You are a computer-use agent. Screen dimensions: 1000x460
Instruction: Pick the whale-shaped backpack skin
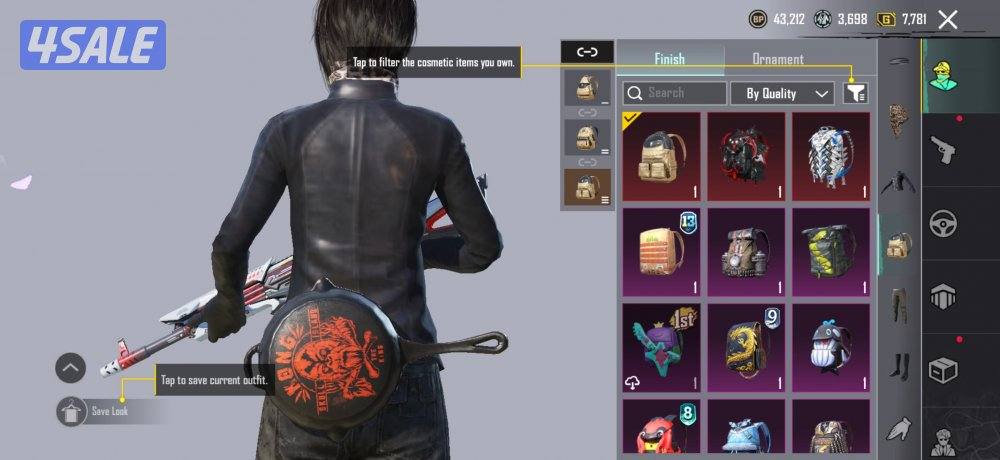tap(831, 346)
